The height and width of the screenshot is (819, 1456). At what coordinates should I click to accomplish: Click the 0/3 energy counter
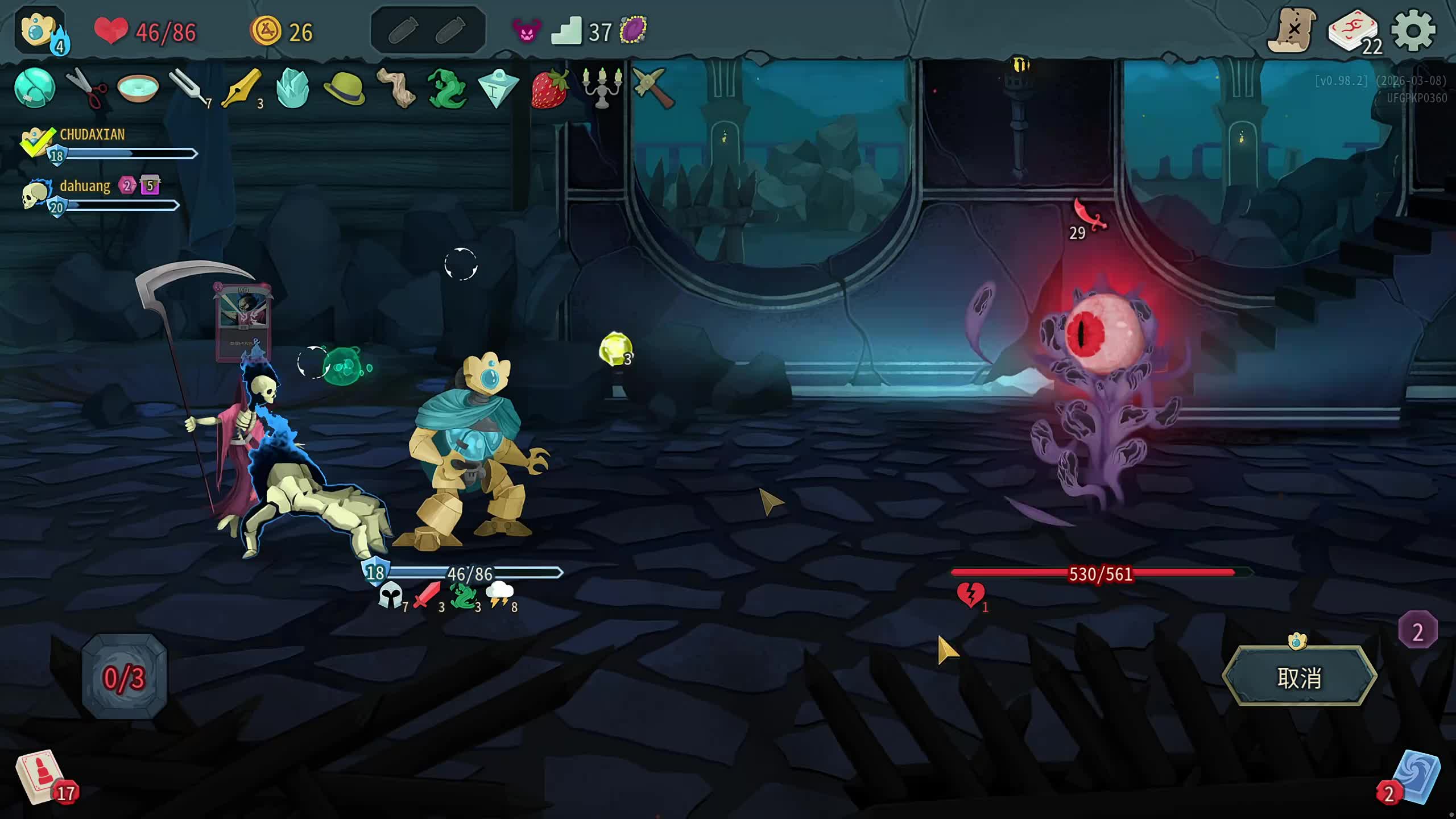click(125, 677)
